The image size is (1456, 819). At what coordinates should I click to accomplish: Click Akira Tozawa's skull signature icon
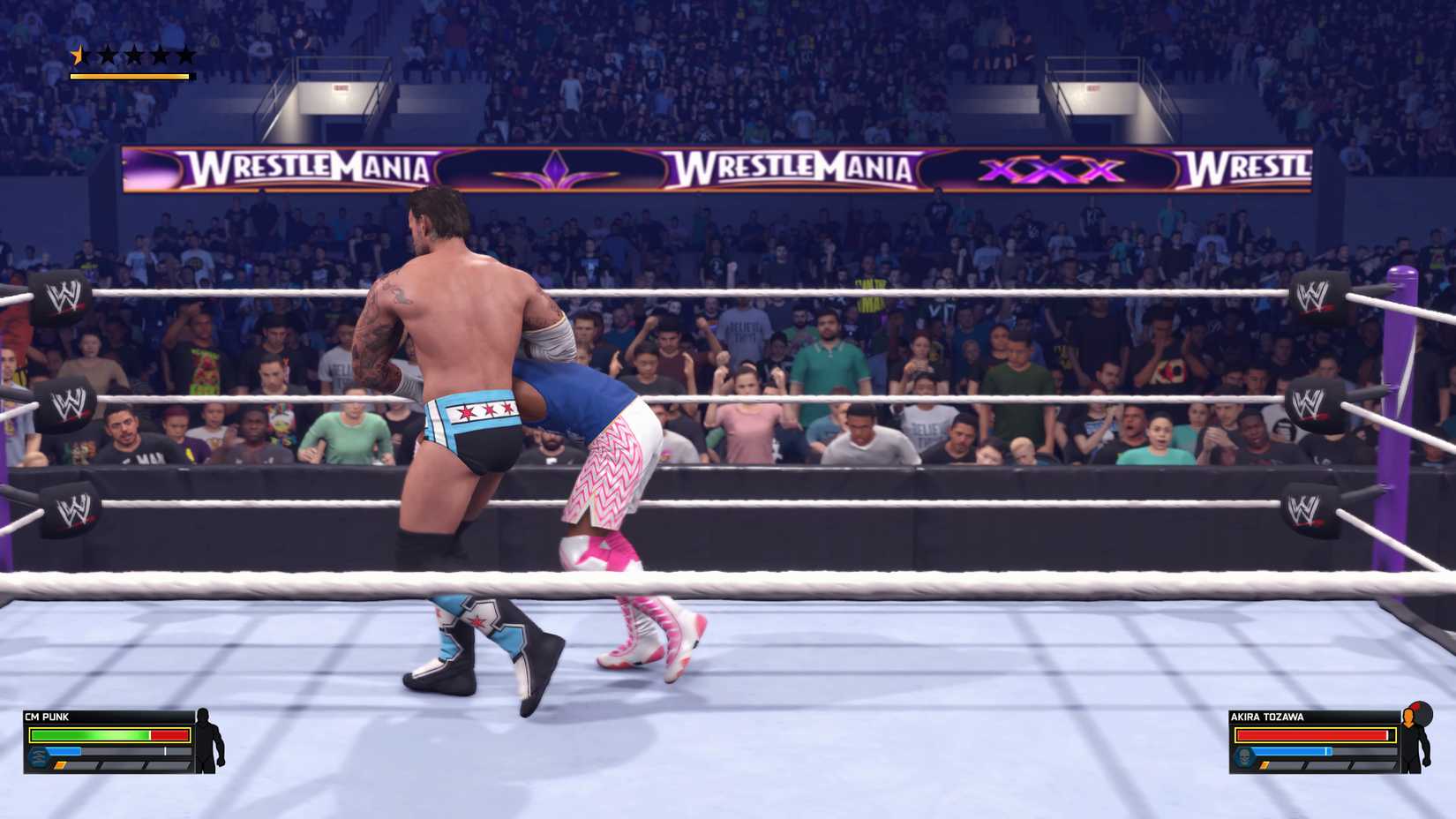click(x=1245, y=755)
